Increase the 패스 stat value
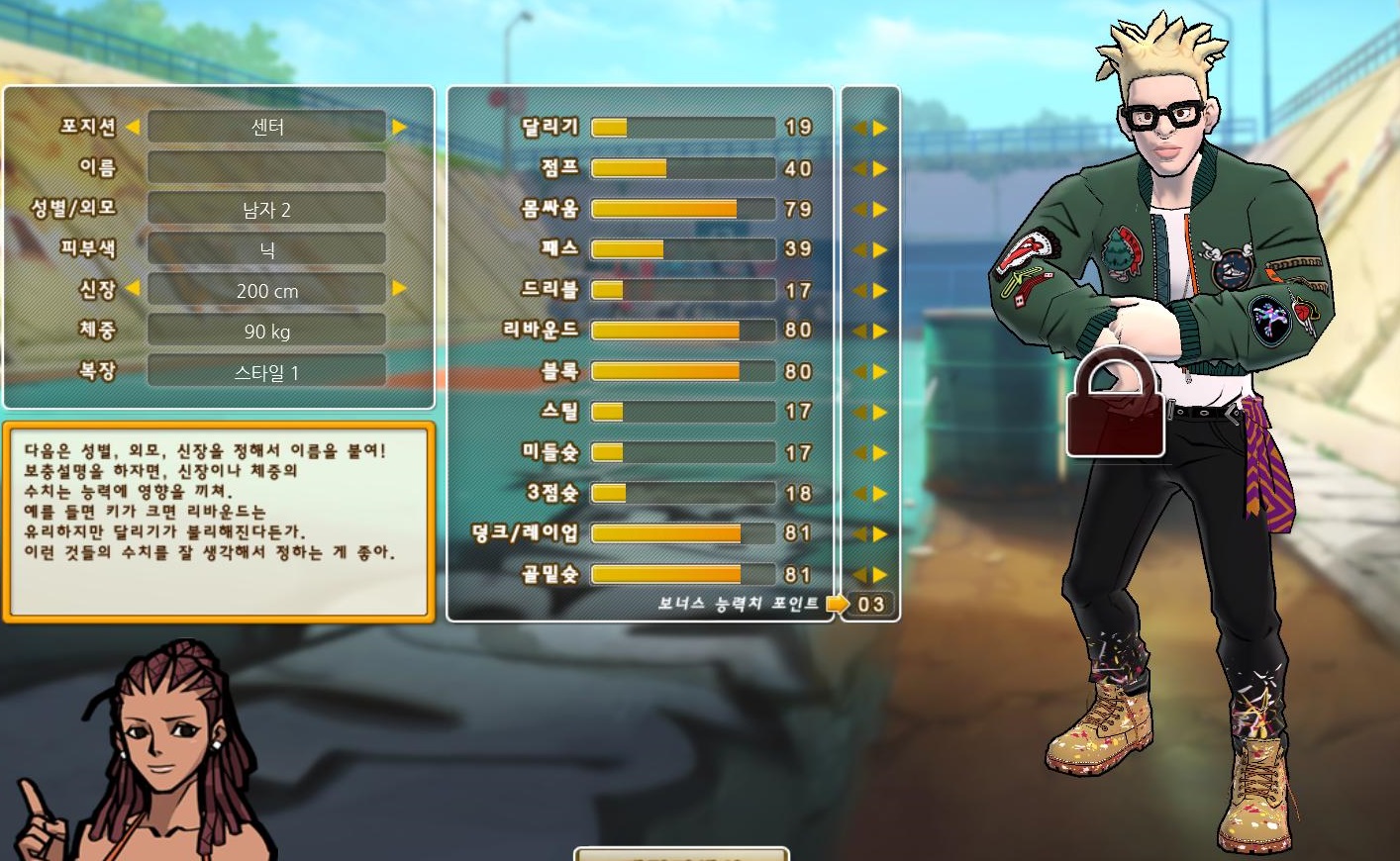 [880, 250]
